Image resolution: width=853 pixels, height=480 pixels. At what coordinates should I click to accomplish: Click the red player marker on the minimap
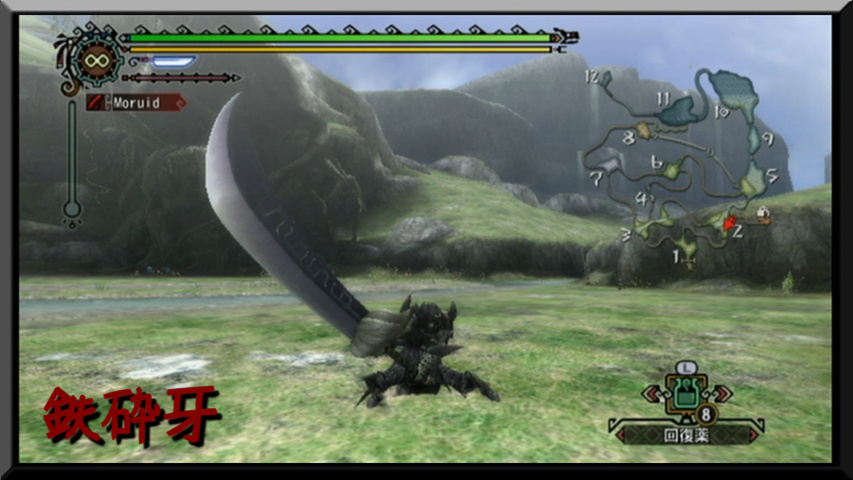pyautogui.click(x=730, y=223)
